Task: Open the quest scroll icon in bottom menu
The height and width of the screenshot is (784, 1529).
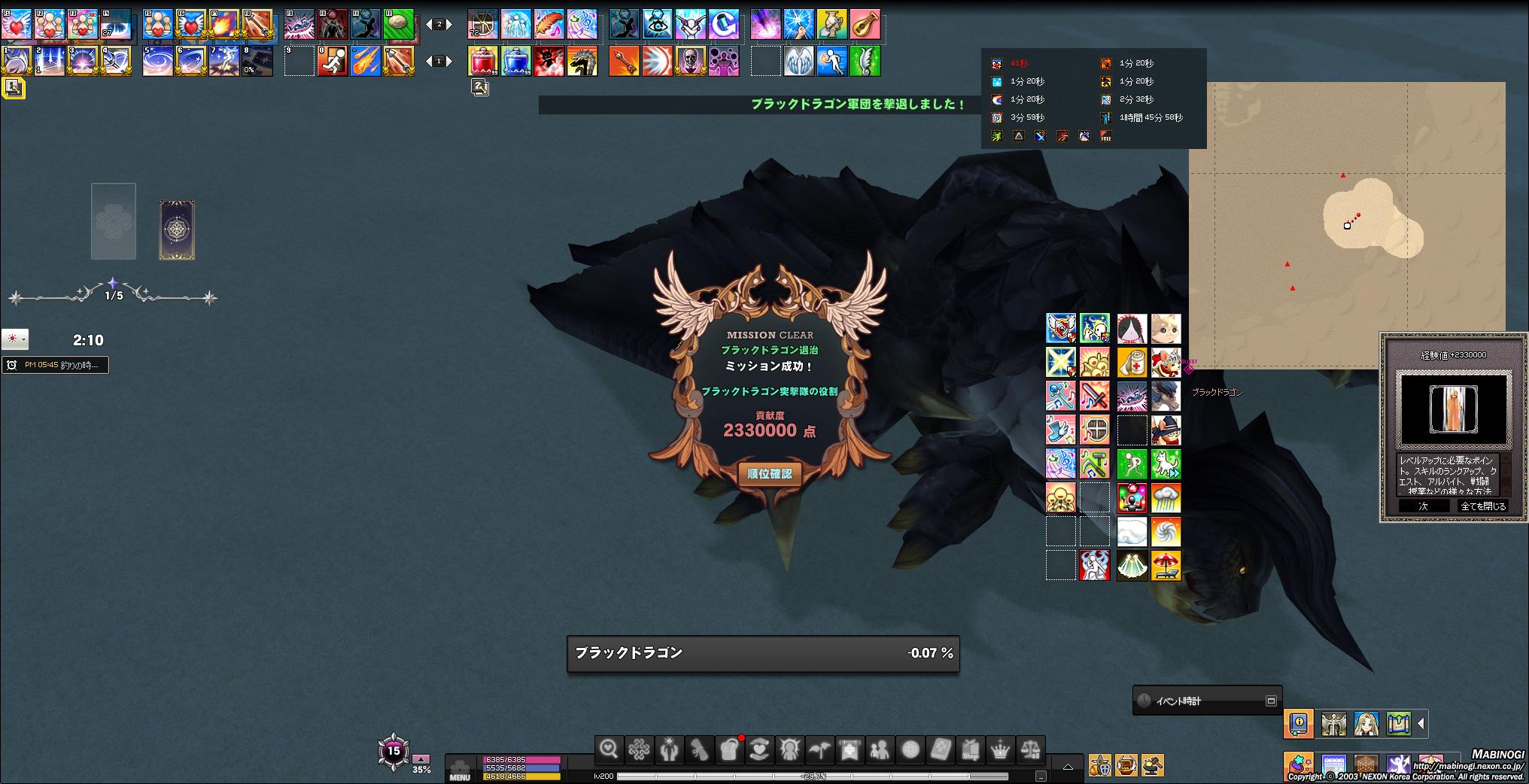Action: point(700,749)
